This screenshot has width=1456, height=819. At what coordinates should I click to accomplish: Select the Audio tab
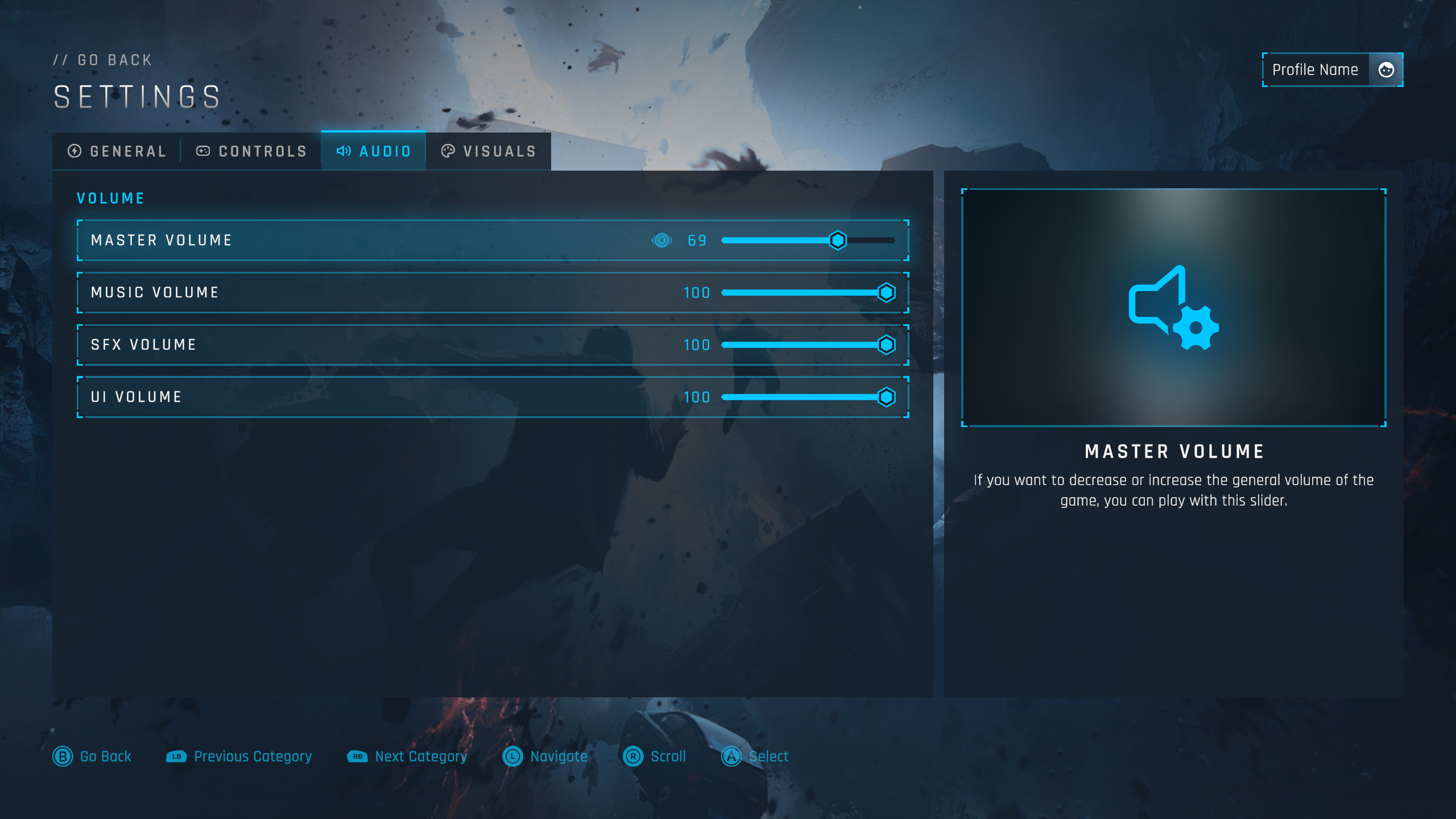(374, 151)
